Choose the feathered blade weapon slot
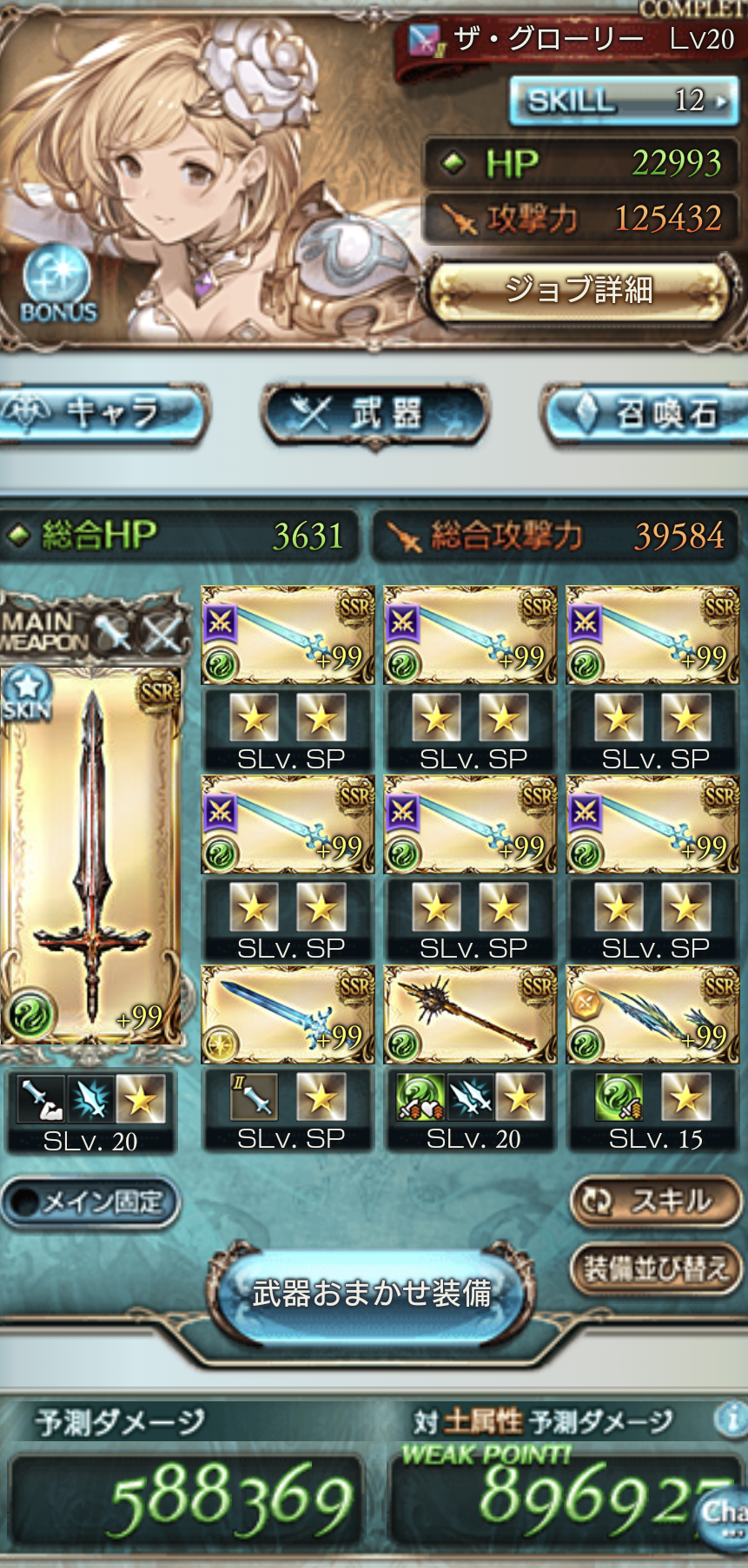The image size is (748, 1568). [x=652, y=1014]
